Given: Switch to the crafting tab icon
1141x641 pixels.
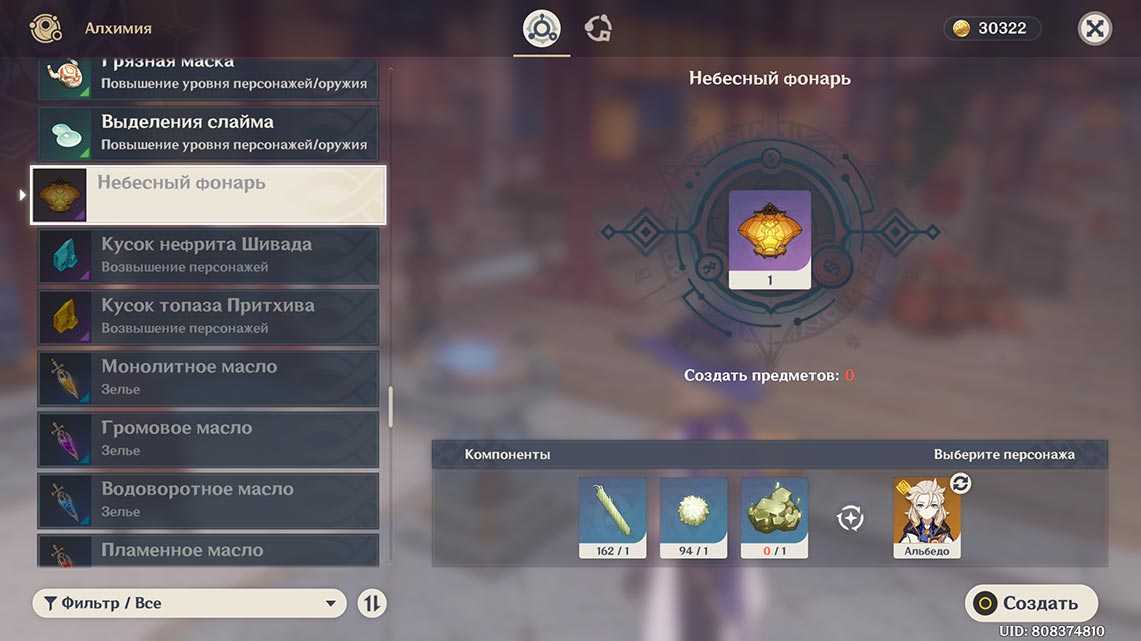Looking at the screenshot, I should [x=542, y=29].
